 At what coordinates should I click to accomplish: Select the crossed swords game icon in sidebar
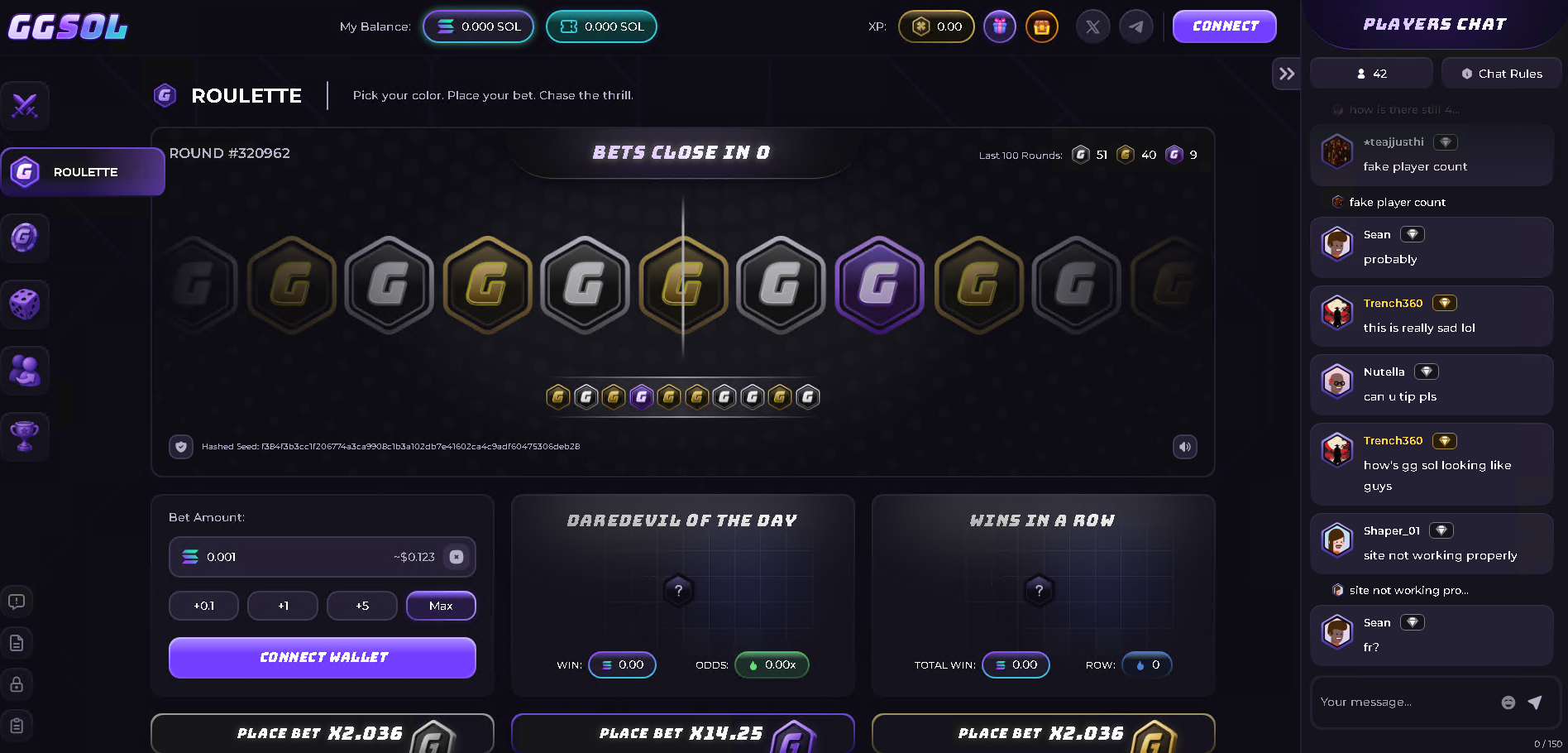25,106
